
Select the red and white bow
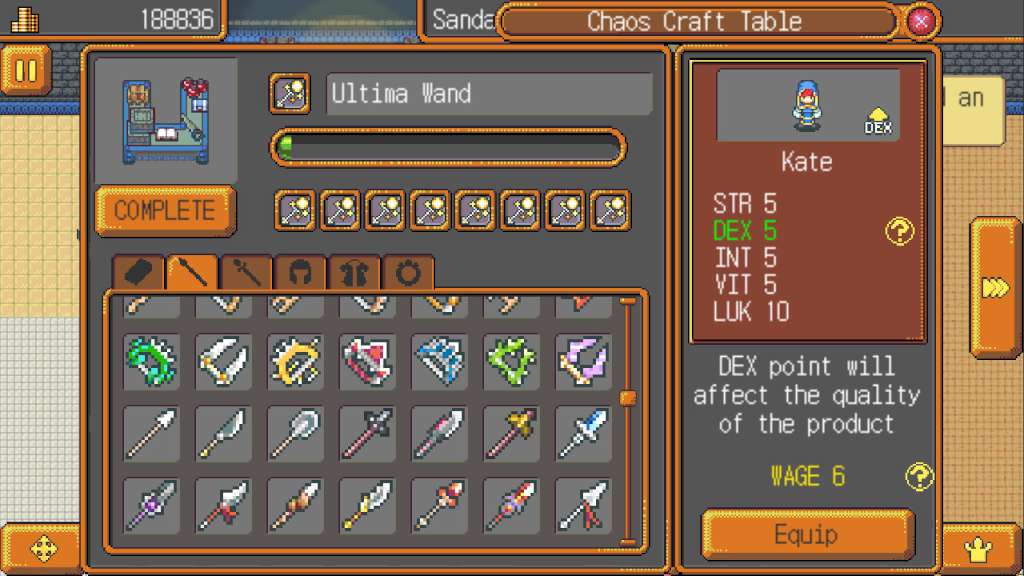[x=368, y=361]
